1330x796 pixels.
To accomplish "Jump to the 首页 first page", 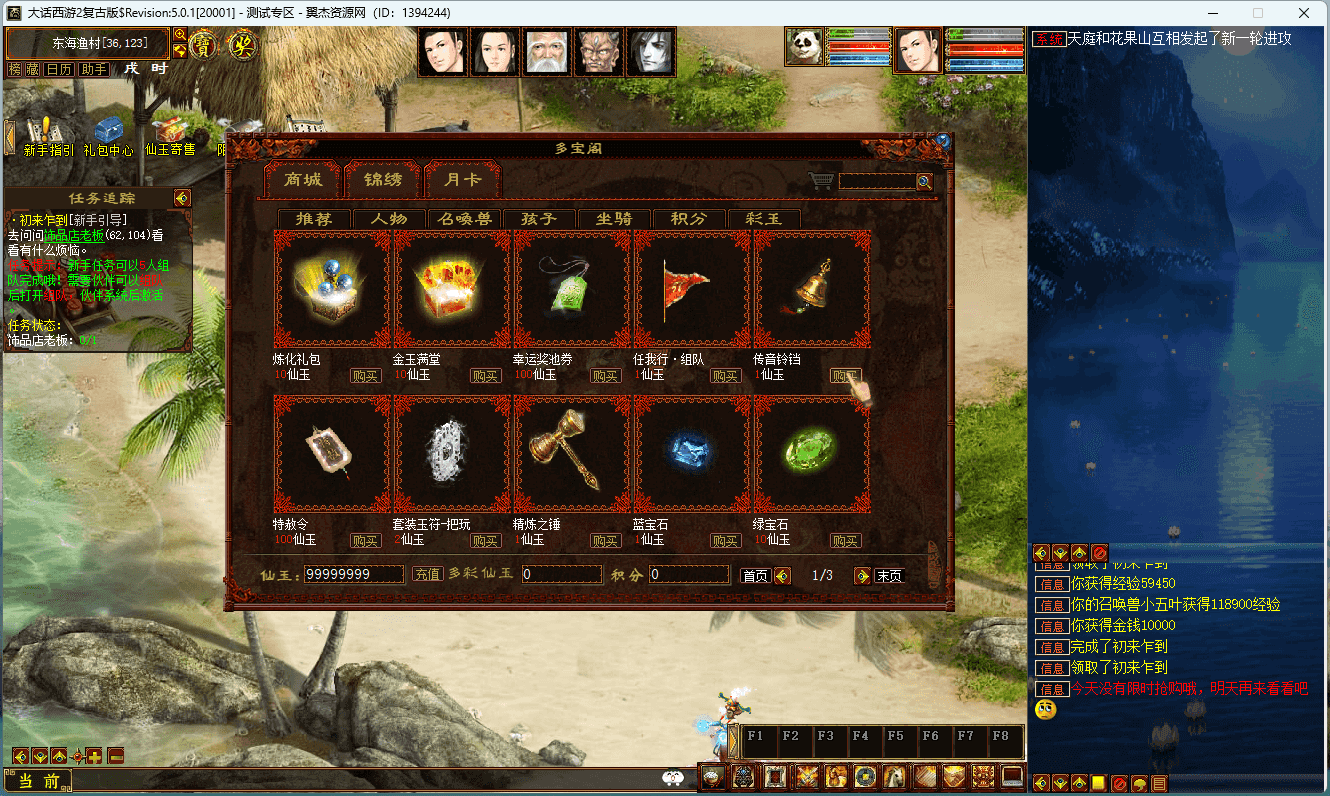I will (x=755, y=576).
